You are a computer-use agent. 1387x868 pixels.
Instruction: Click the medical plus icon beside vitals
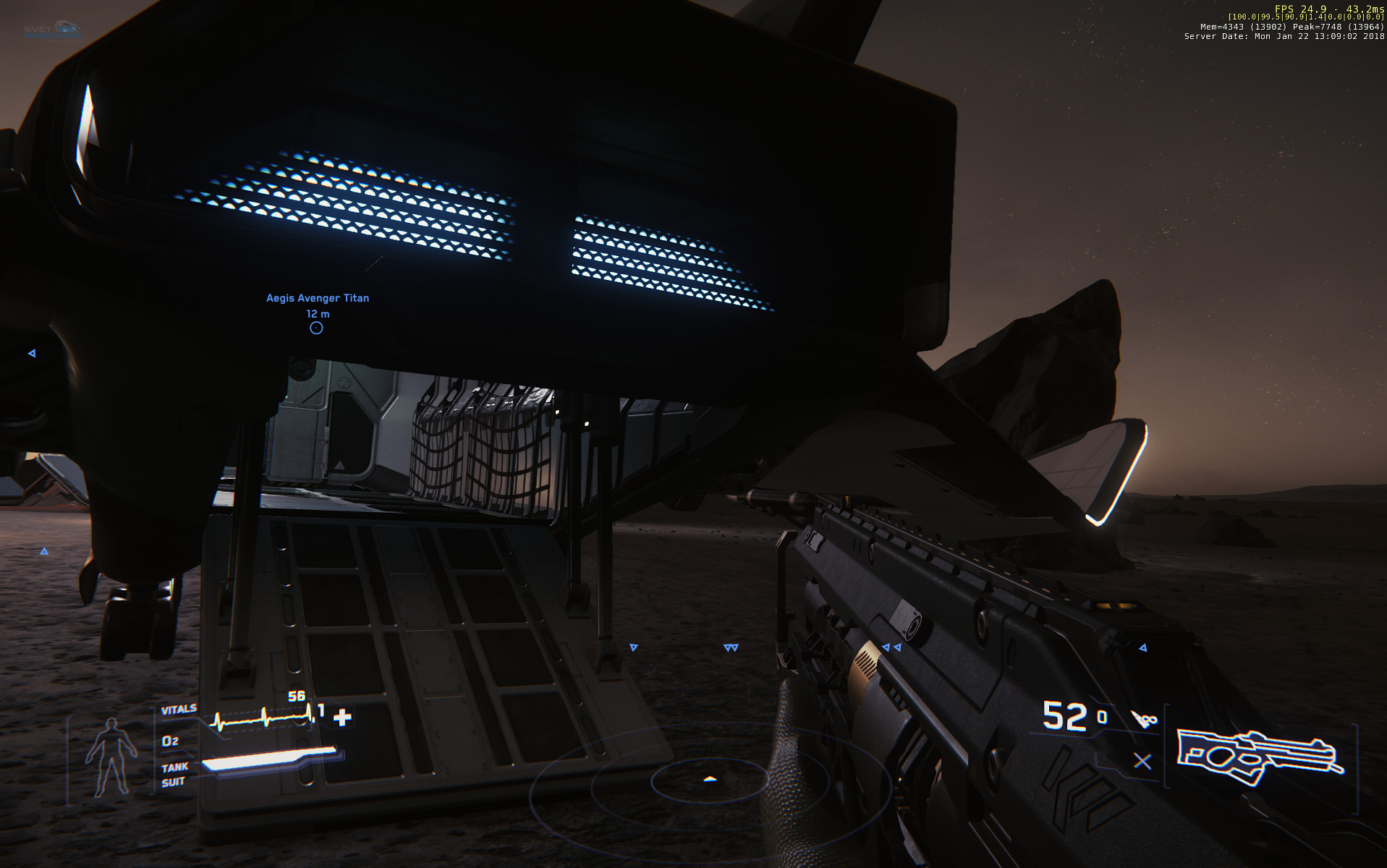(x=342, y=717)
